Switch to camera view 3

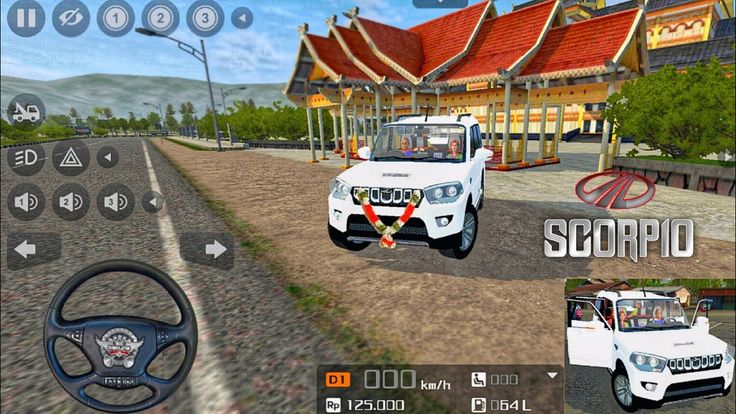(205, 18)
